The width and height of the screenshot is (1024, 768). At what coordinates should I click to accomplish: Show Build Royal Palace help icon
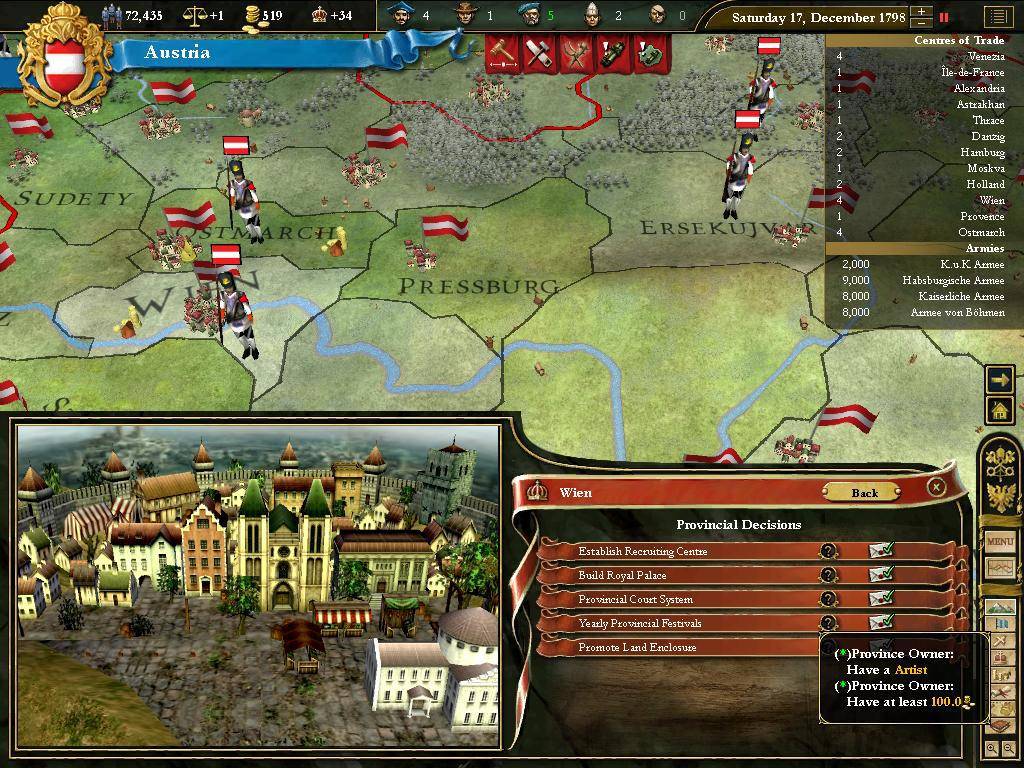pos(828,575)
